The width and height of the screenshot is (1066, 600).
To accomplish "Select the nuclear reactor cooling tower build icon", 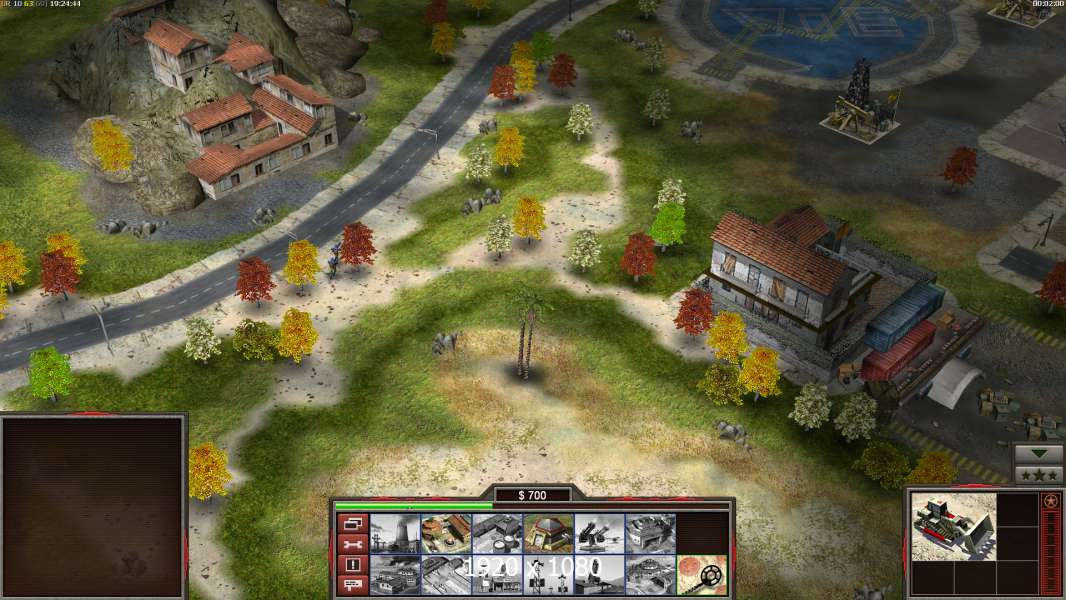I will [395, 533].
